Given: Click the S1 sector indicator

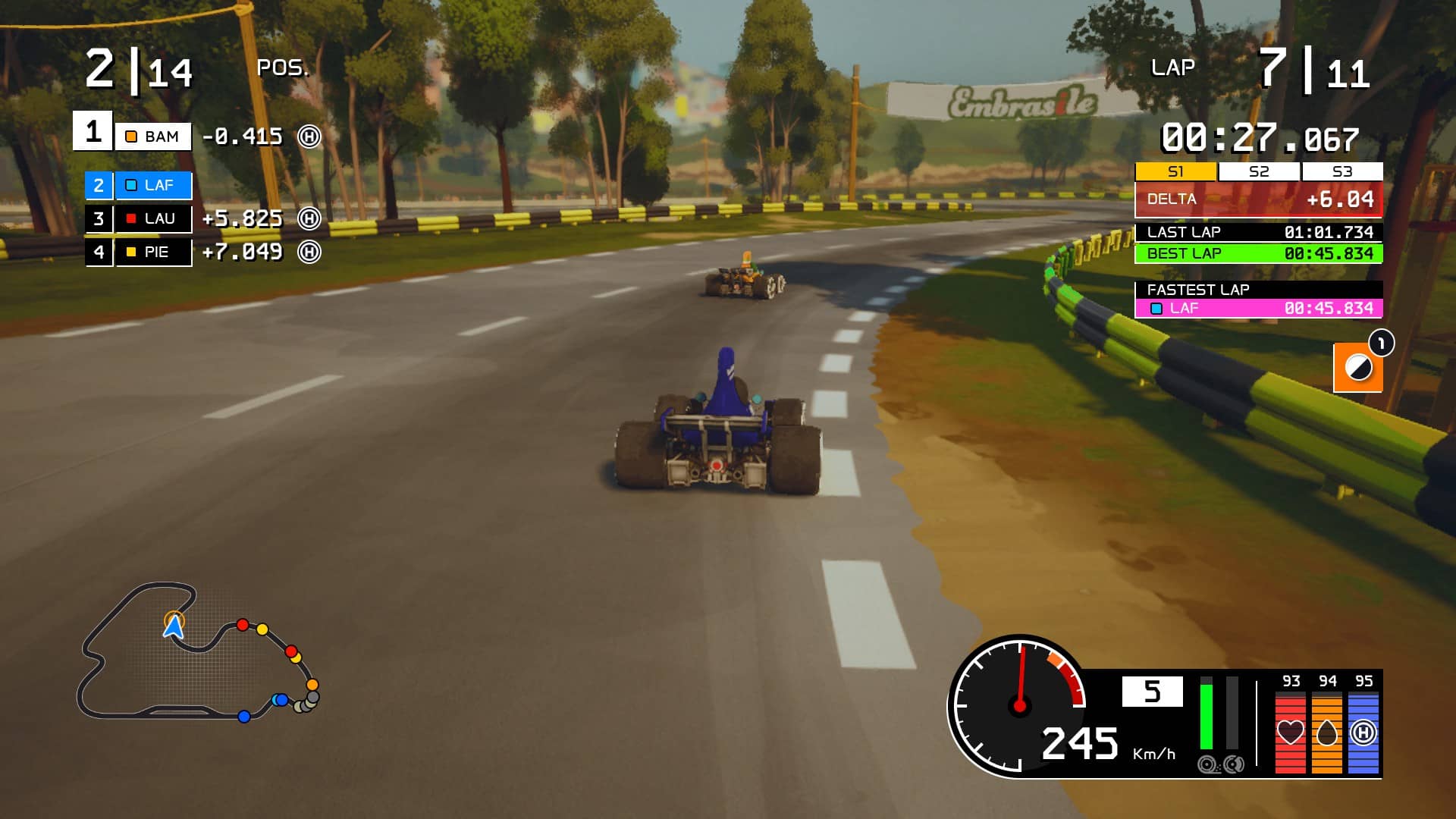Looking at the screenshot, I should [1175, 171].
